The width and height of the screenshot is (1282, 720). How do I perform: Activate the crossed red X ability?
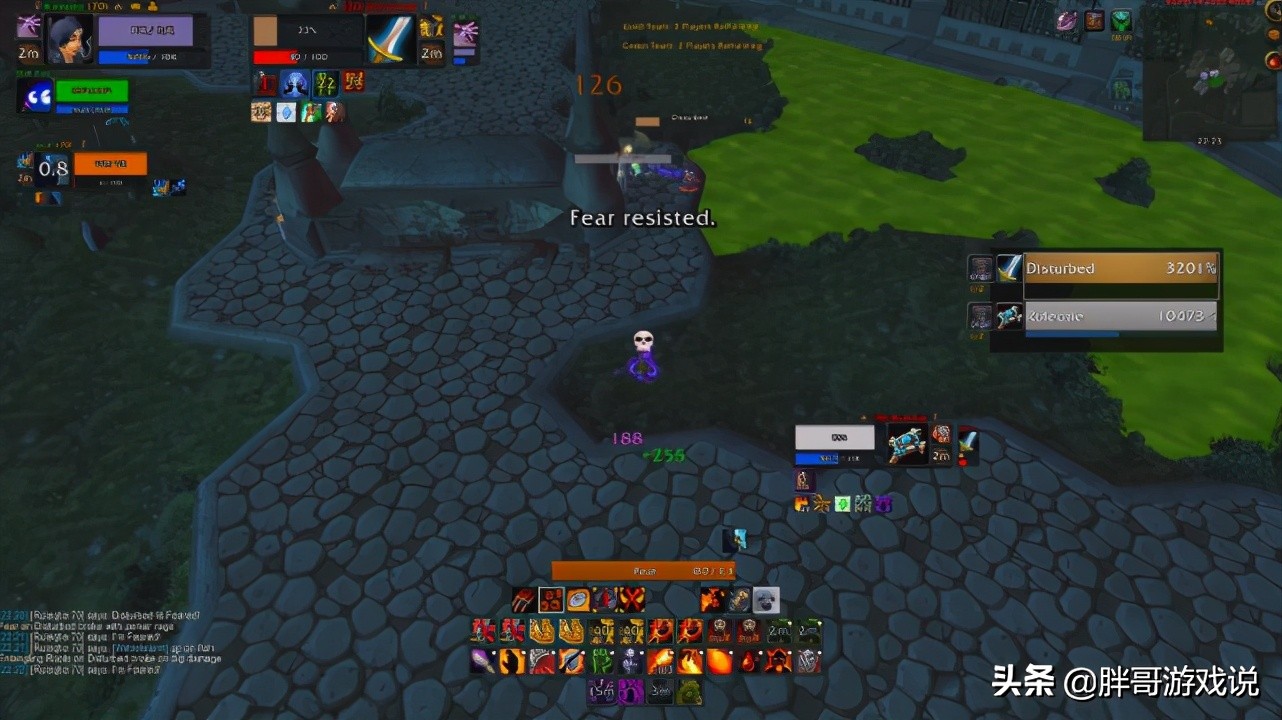tap(631, 600)
